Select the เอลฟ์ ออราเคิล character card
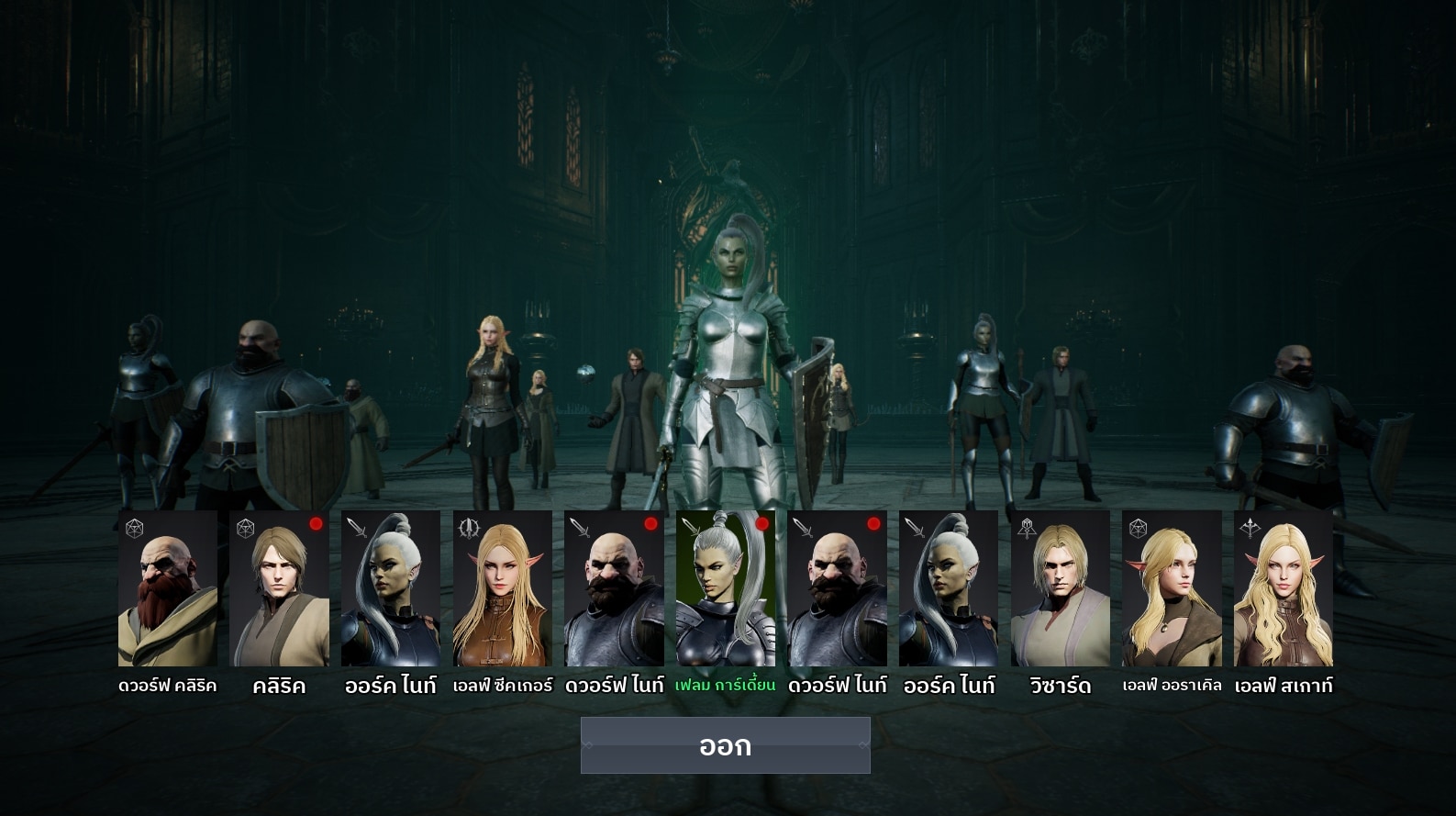Viewport: 1456px width, 816px height. (1172, 588)
